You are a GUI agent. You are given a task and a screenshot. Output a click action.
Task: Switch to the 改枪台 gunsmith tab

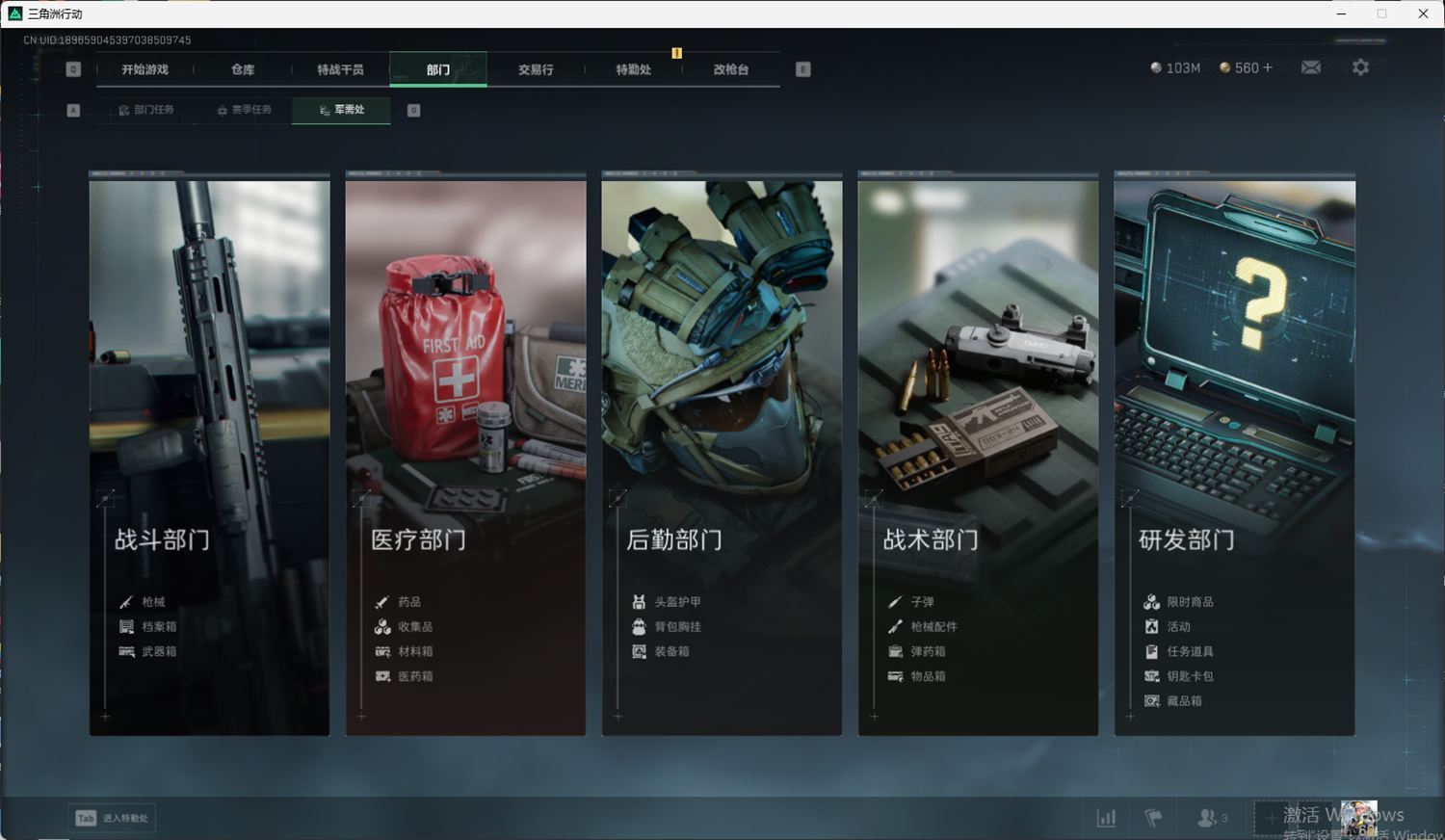pos(730,69)
